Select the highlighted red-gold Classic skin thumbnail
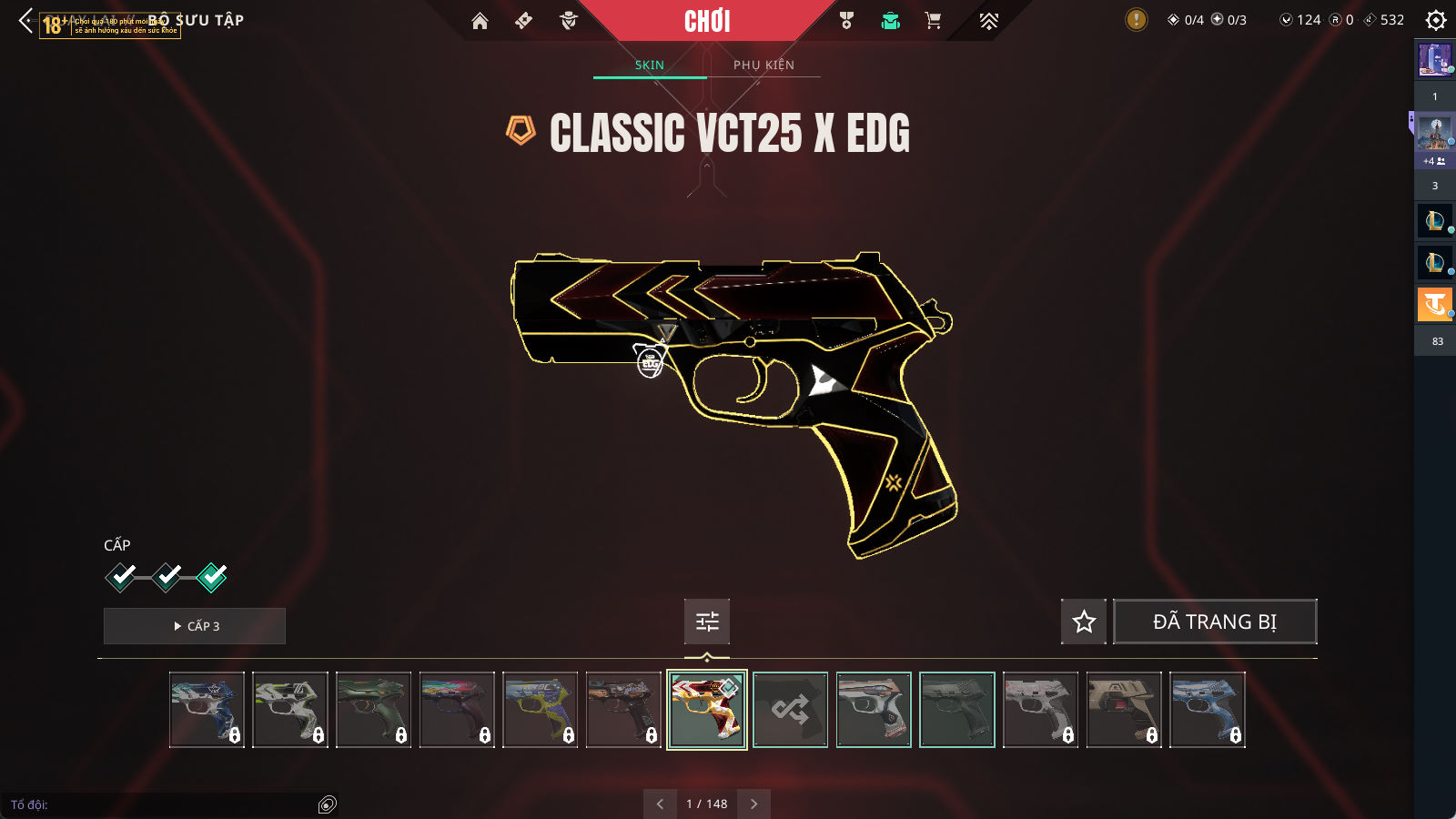1456x819 pixels. pyautogui.click(x=707, y=710)
